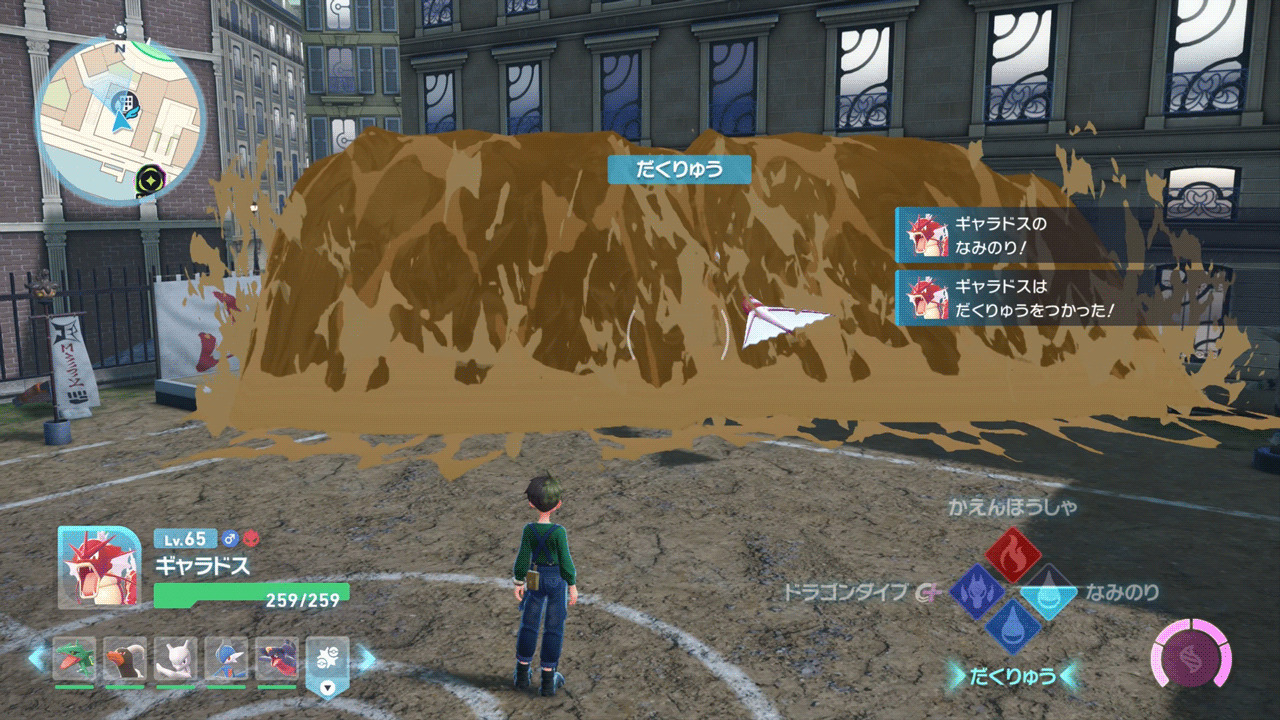Select the bottom Muddy Water move diamond

click(x=1013, y=628)
